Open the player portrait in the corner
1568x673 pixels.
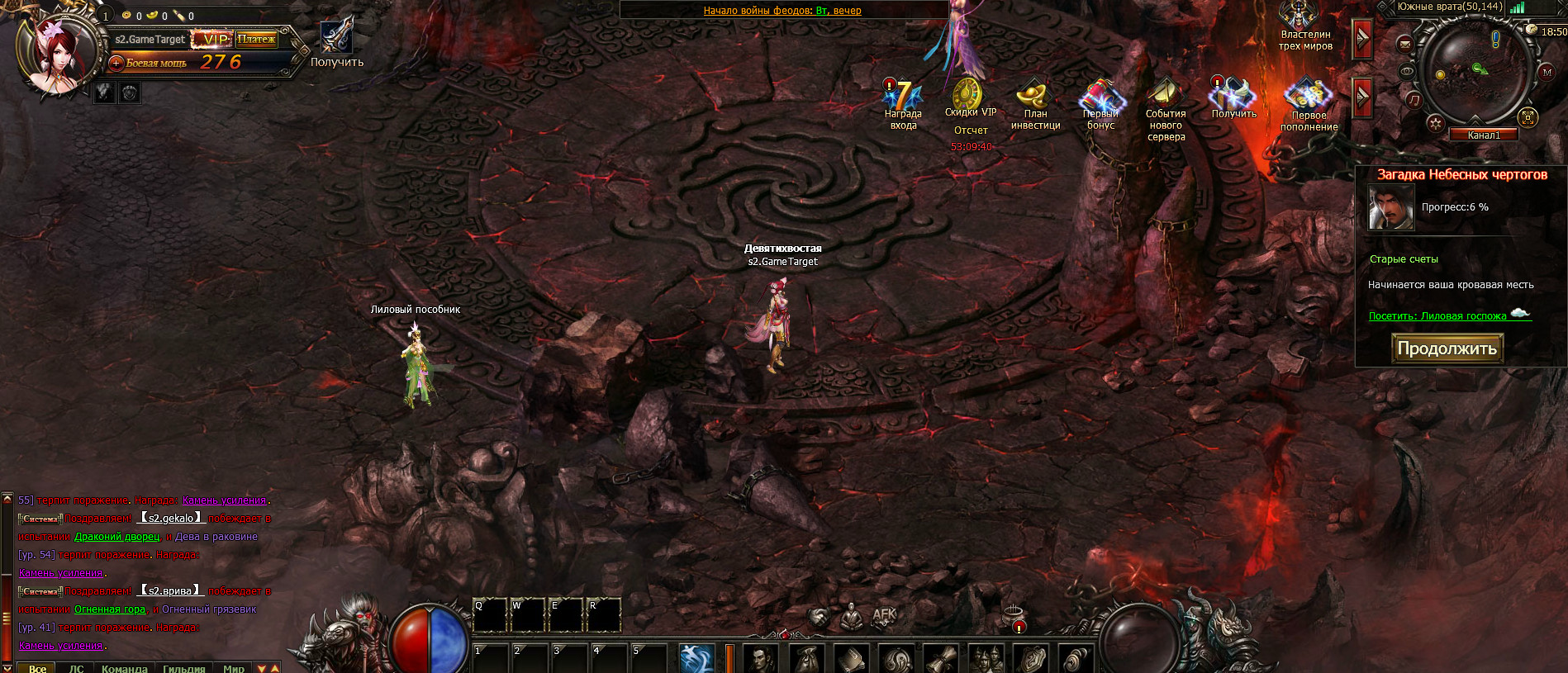(58, 54)
